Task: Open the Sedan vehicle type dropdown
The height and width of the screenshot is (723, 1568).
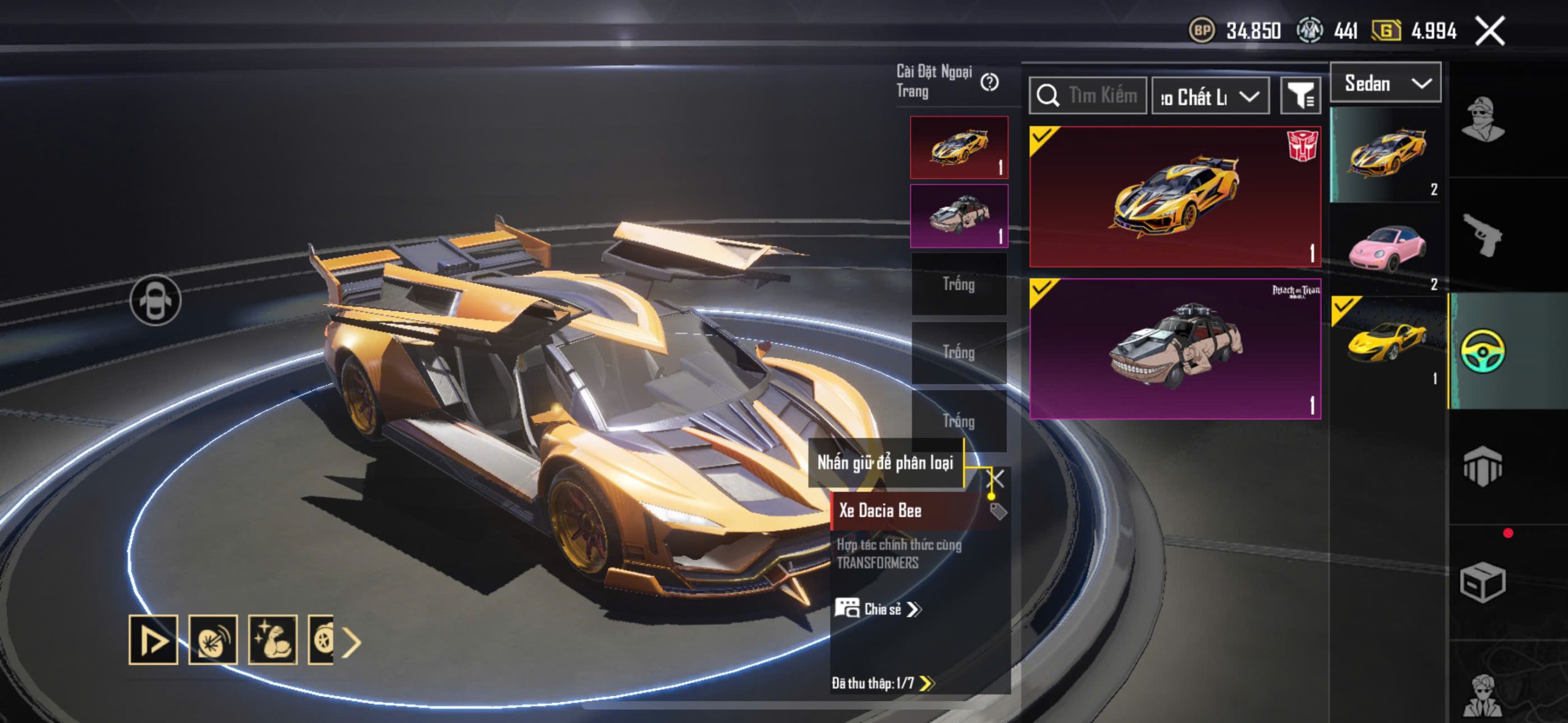Action: pos(1385,83)
